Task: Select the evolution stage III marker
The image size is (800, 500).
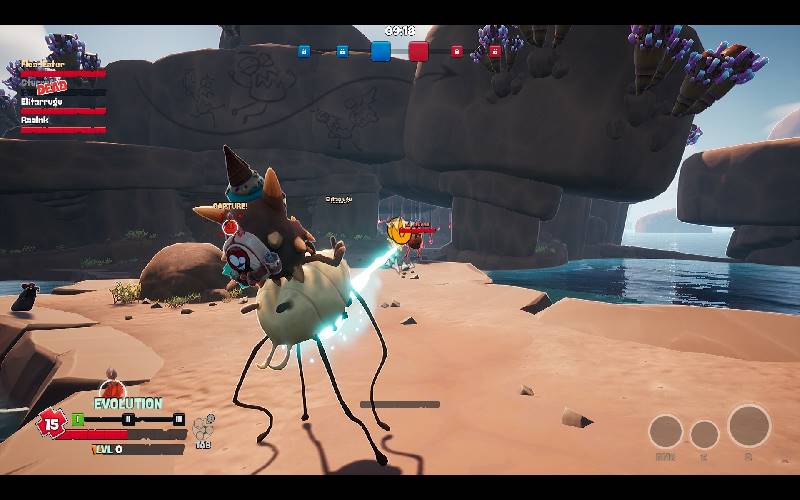Action: pos(179,419)
